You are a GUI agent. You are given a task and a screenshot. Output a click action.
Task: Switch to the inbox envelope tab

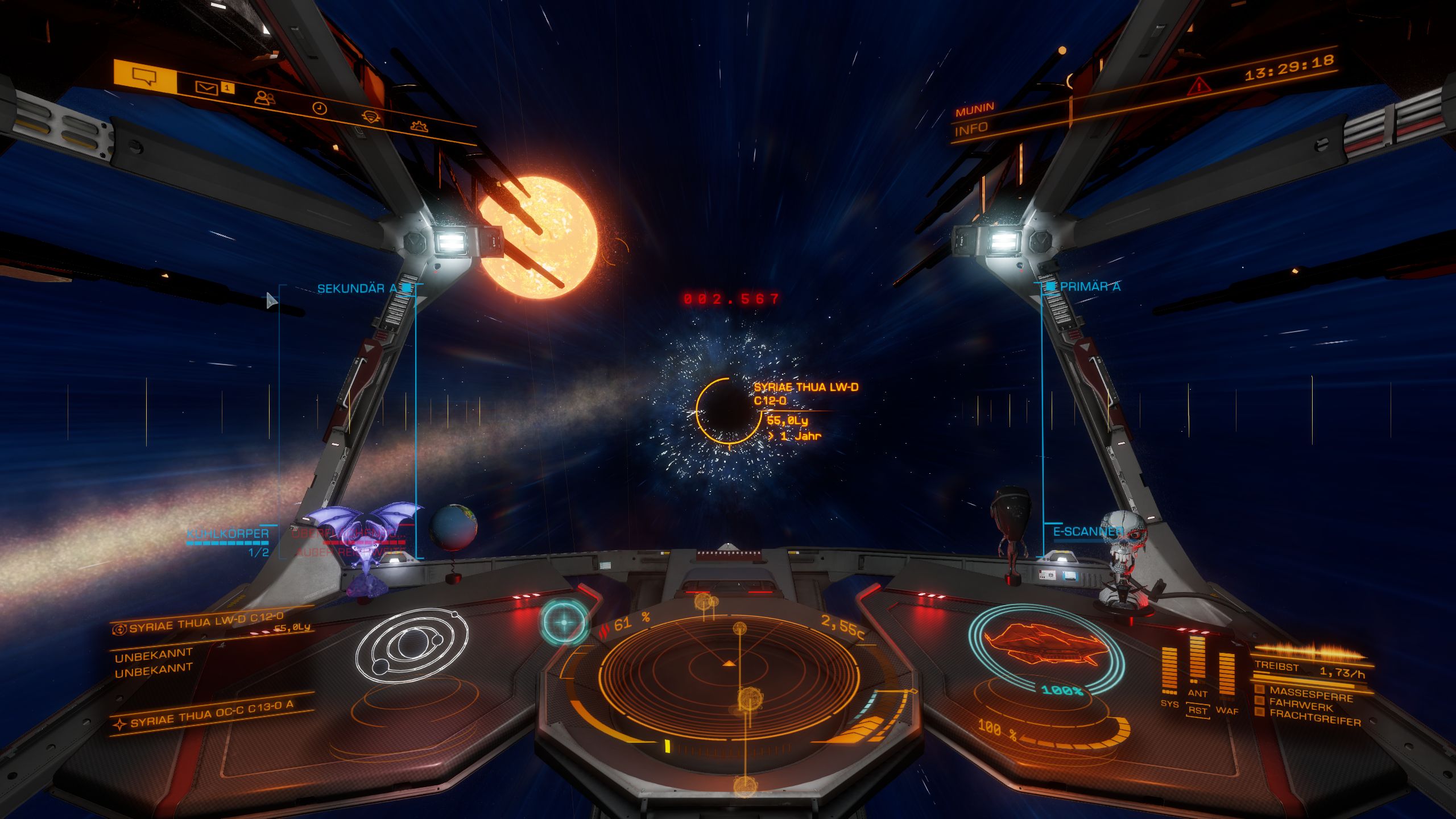207,88
